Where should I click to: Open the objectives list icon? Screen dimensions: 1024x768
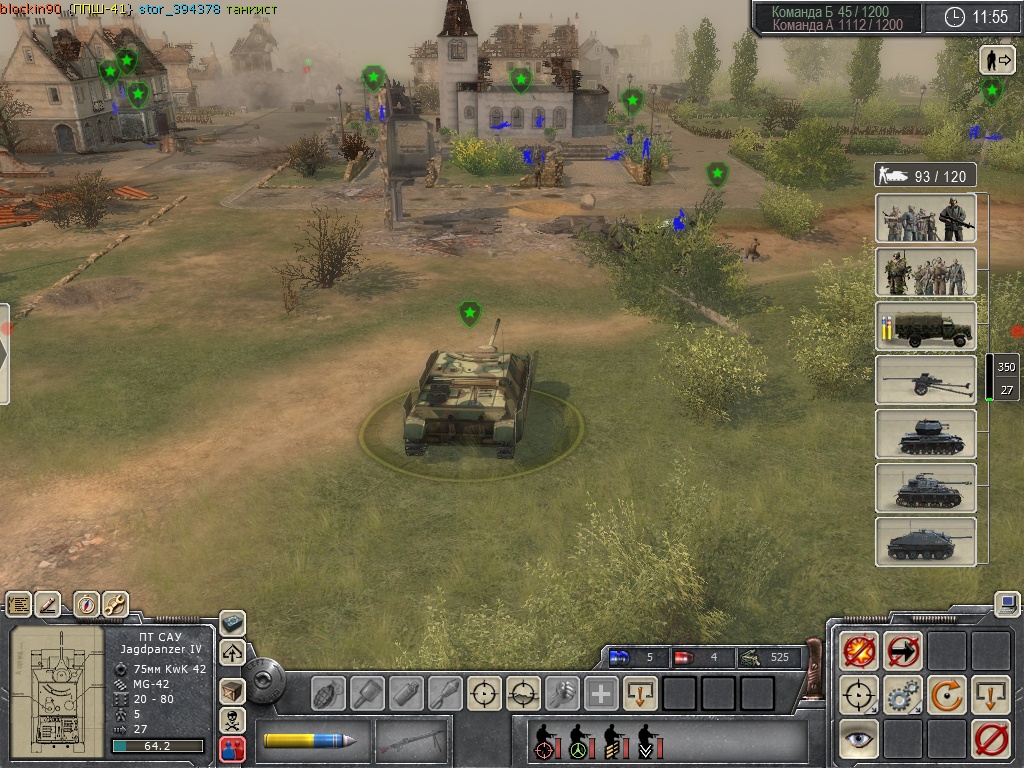pyautogui.click(x=19, y=604)
